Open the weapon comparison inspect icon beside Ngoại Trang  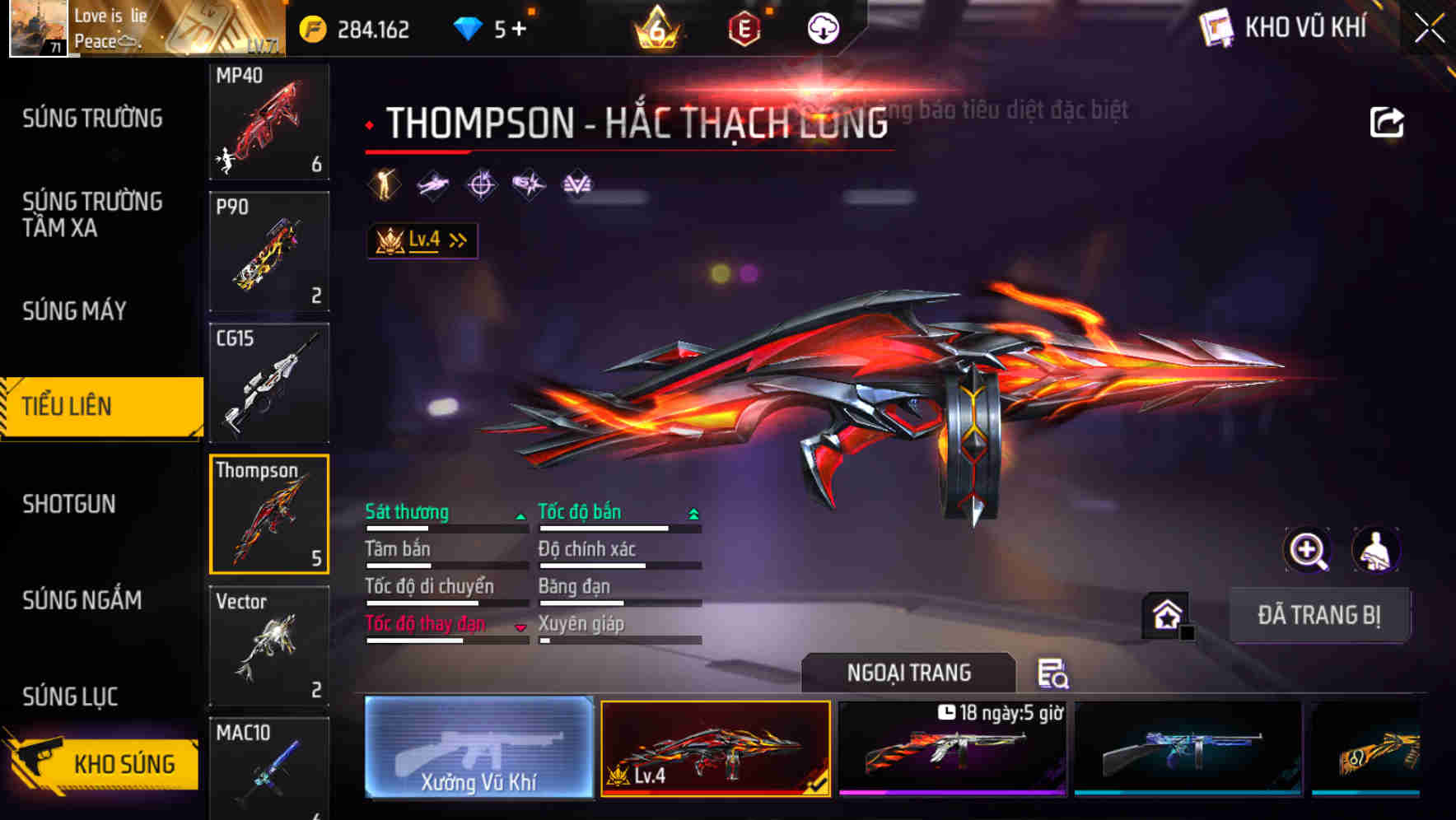tap(1055, 675)
